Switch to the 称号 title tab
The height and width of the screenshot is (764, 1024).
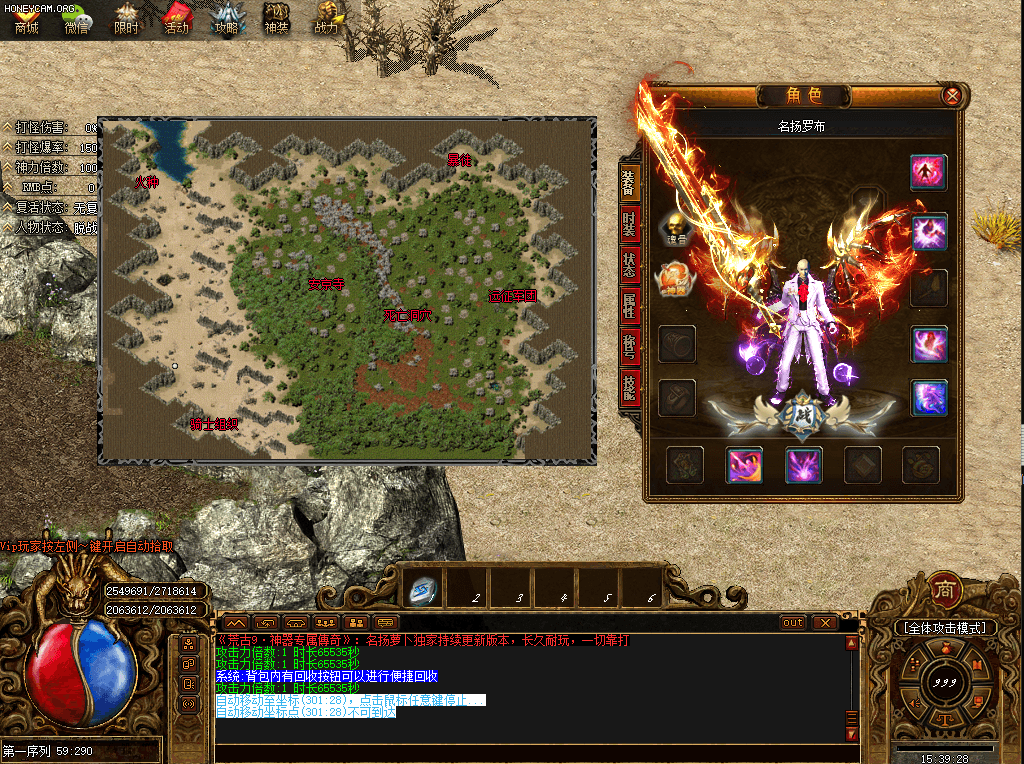click(x=629, y=345)
